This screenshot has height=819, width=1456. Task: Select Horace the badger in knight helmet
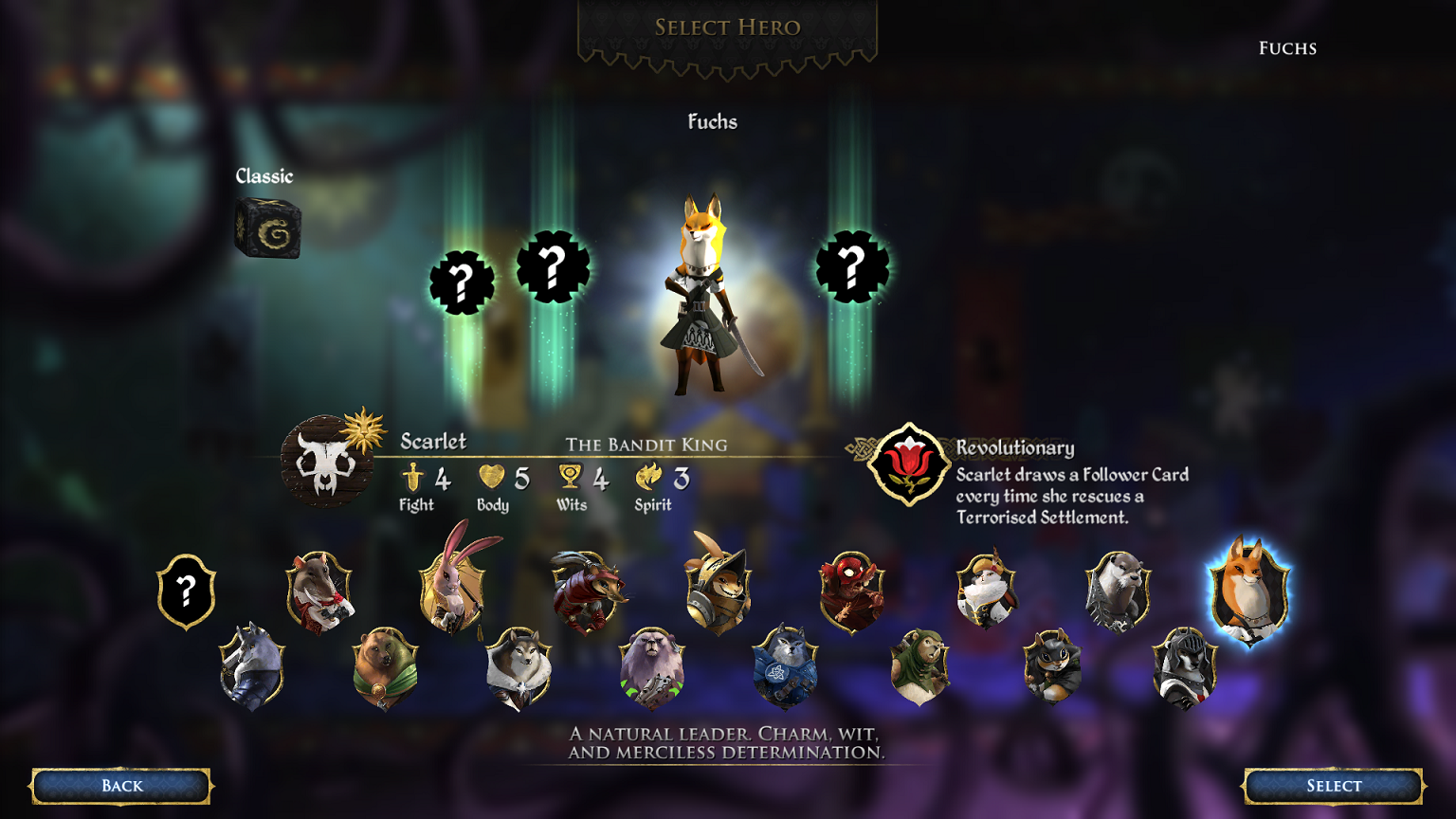click(1184, 667)
